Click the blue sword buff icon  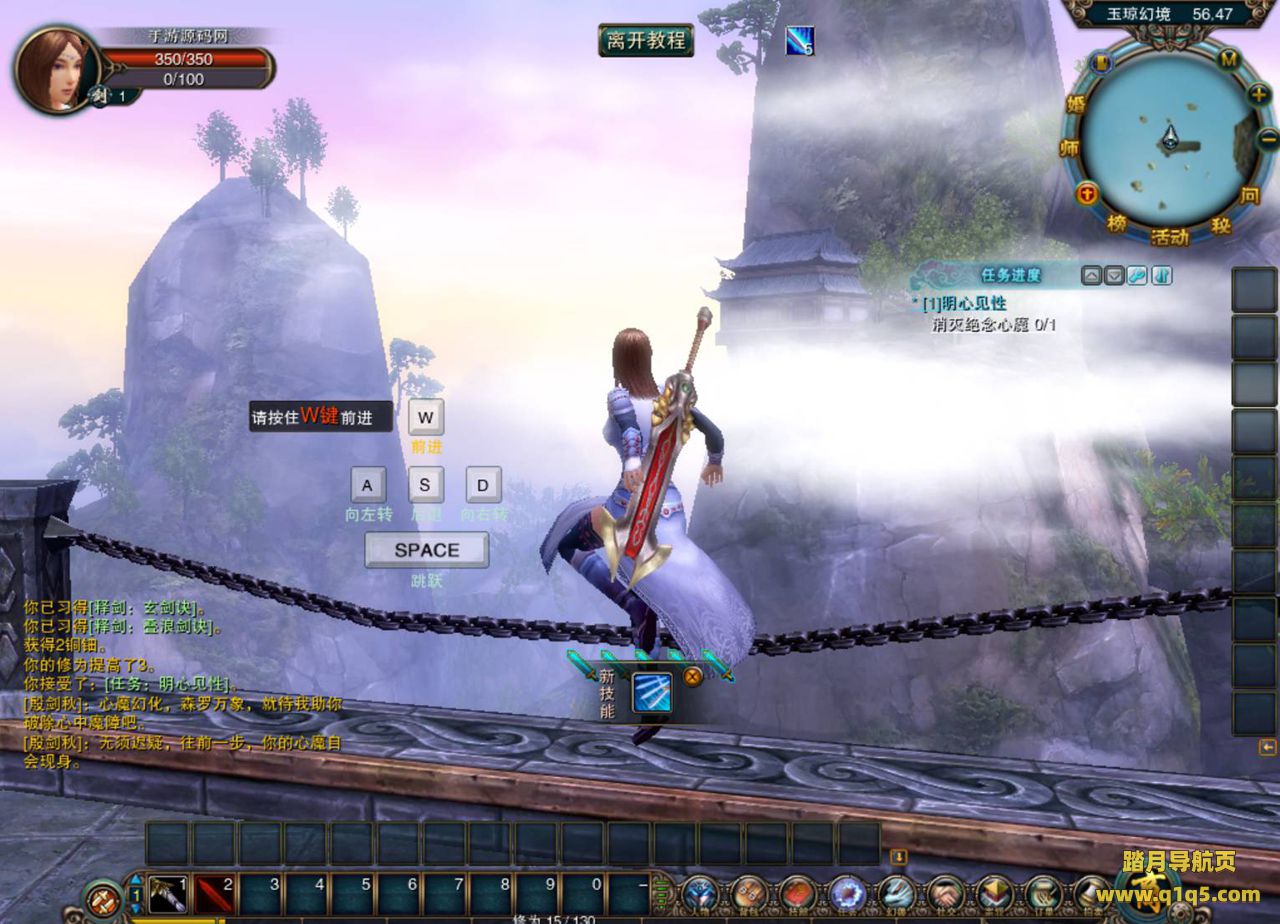pos(799,41)
